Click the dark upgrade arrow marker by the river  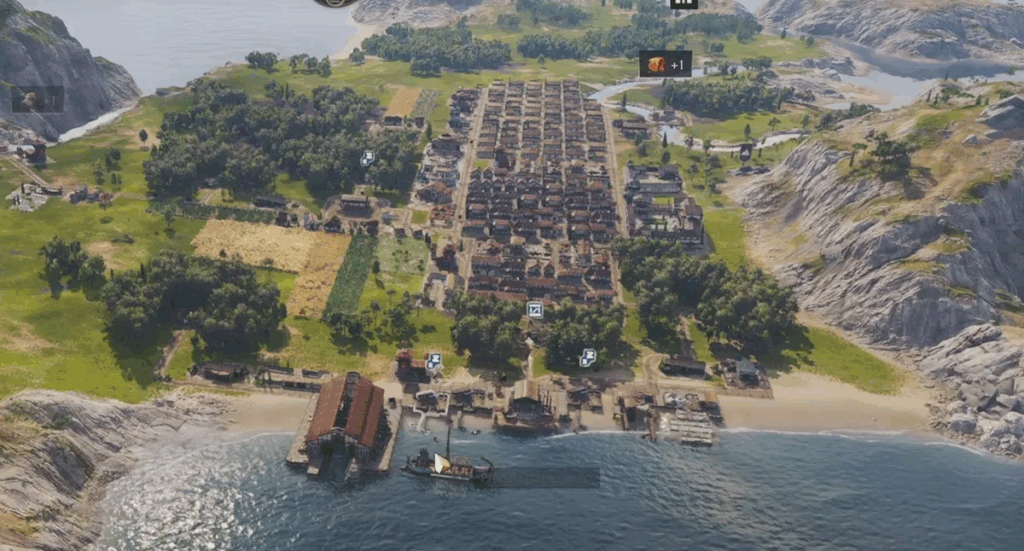[x=745, y=151]
